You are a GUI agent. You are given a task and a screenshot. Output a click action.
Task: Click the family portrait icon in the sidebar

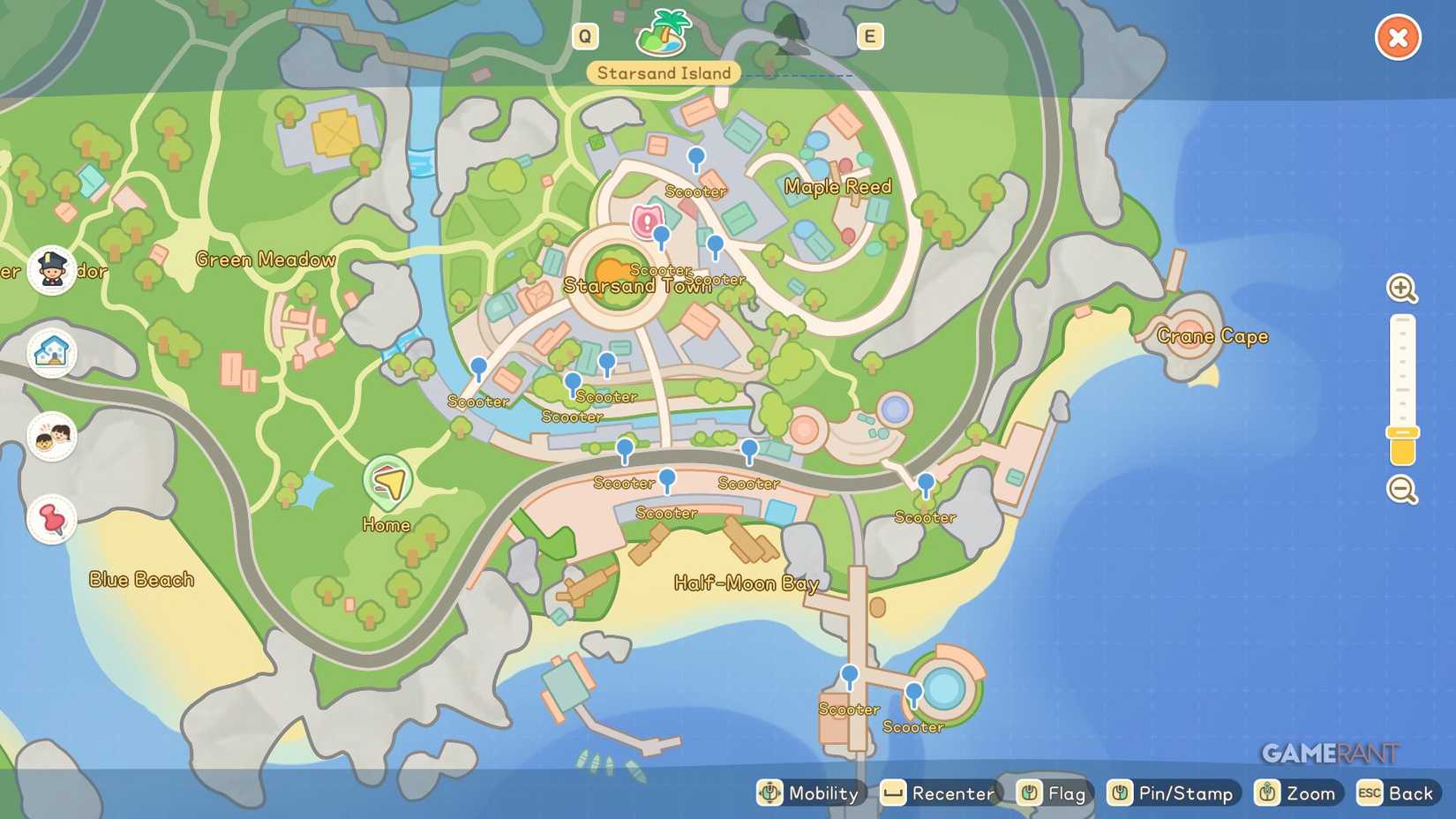pyautogui.click(x=50, y=436)
